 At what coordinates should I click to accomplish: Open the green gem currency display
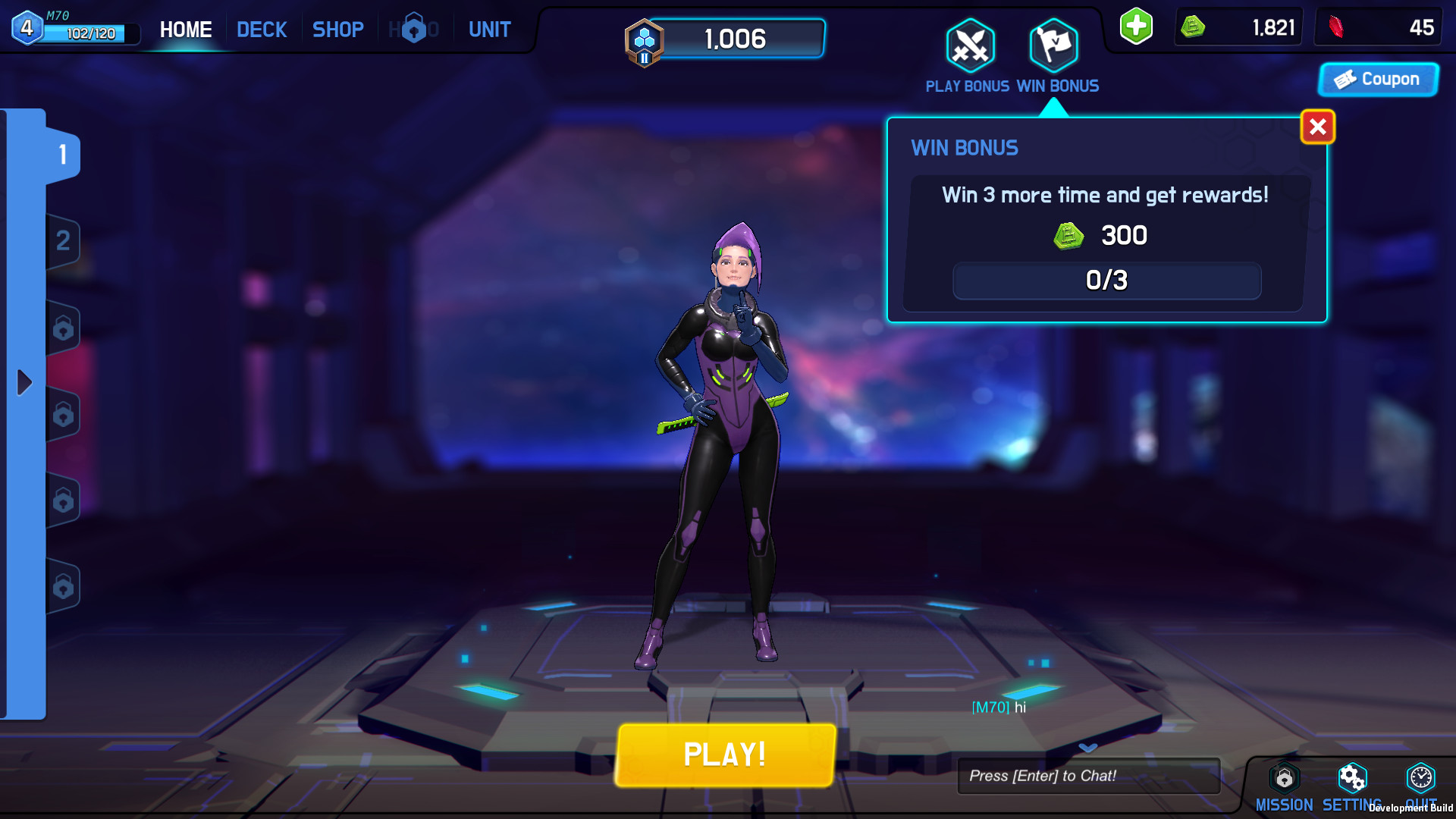click(x=1236, y=27)
